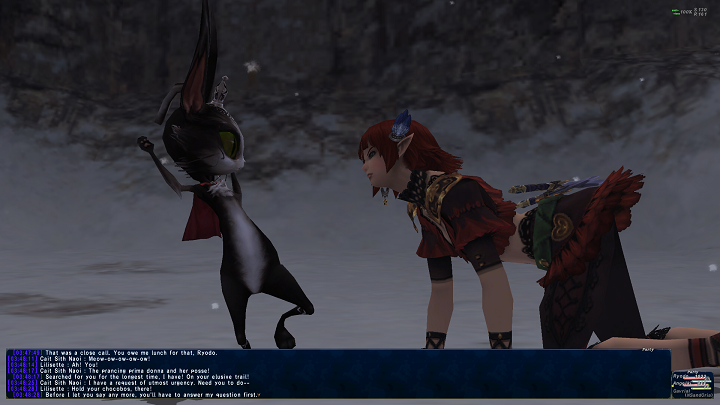This screenshot has height=405, width=720.
Task: Select Ryodo in the party list
Action: tap(684, 375)
